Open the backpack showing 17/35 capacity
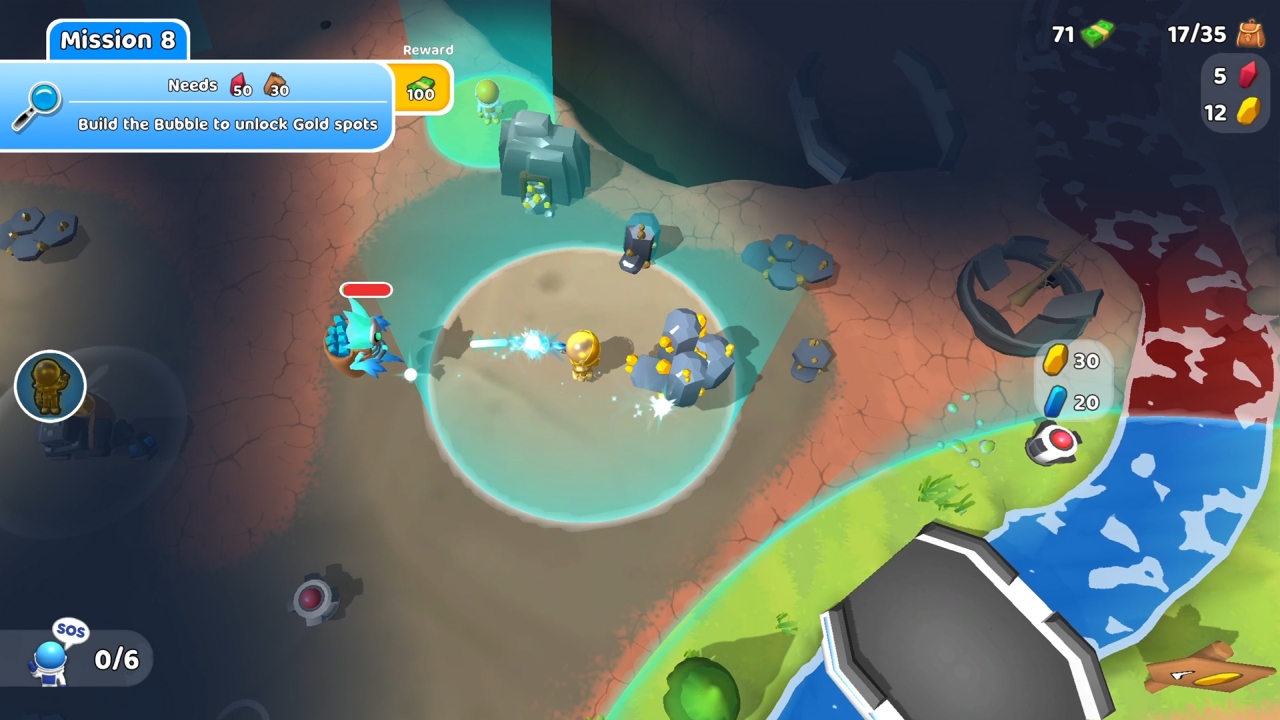 point(1216,31)
